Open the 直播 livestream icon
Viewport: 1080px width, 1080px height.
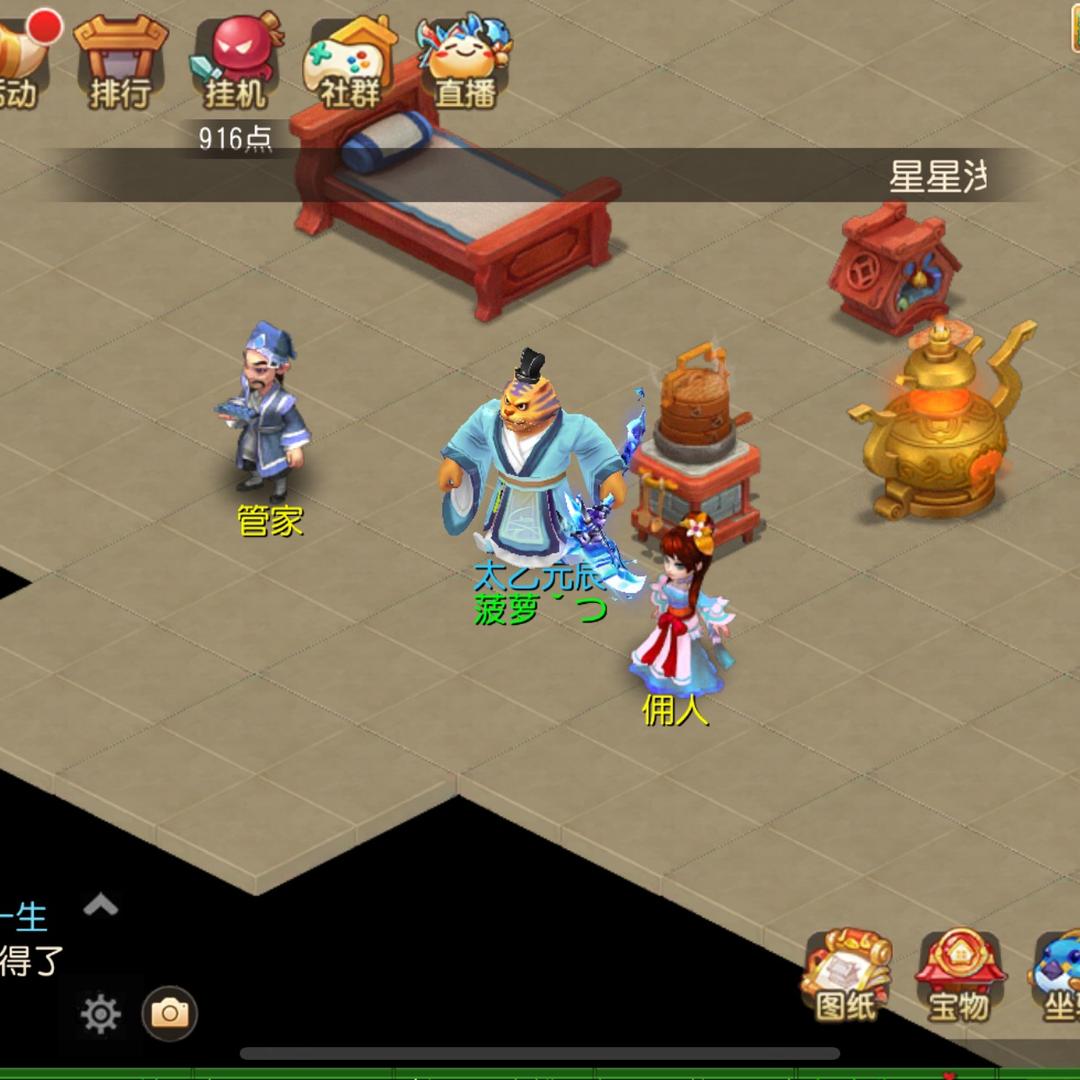(465, 60)
